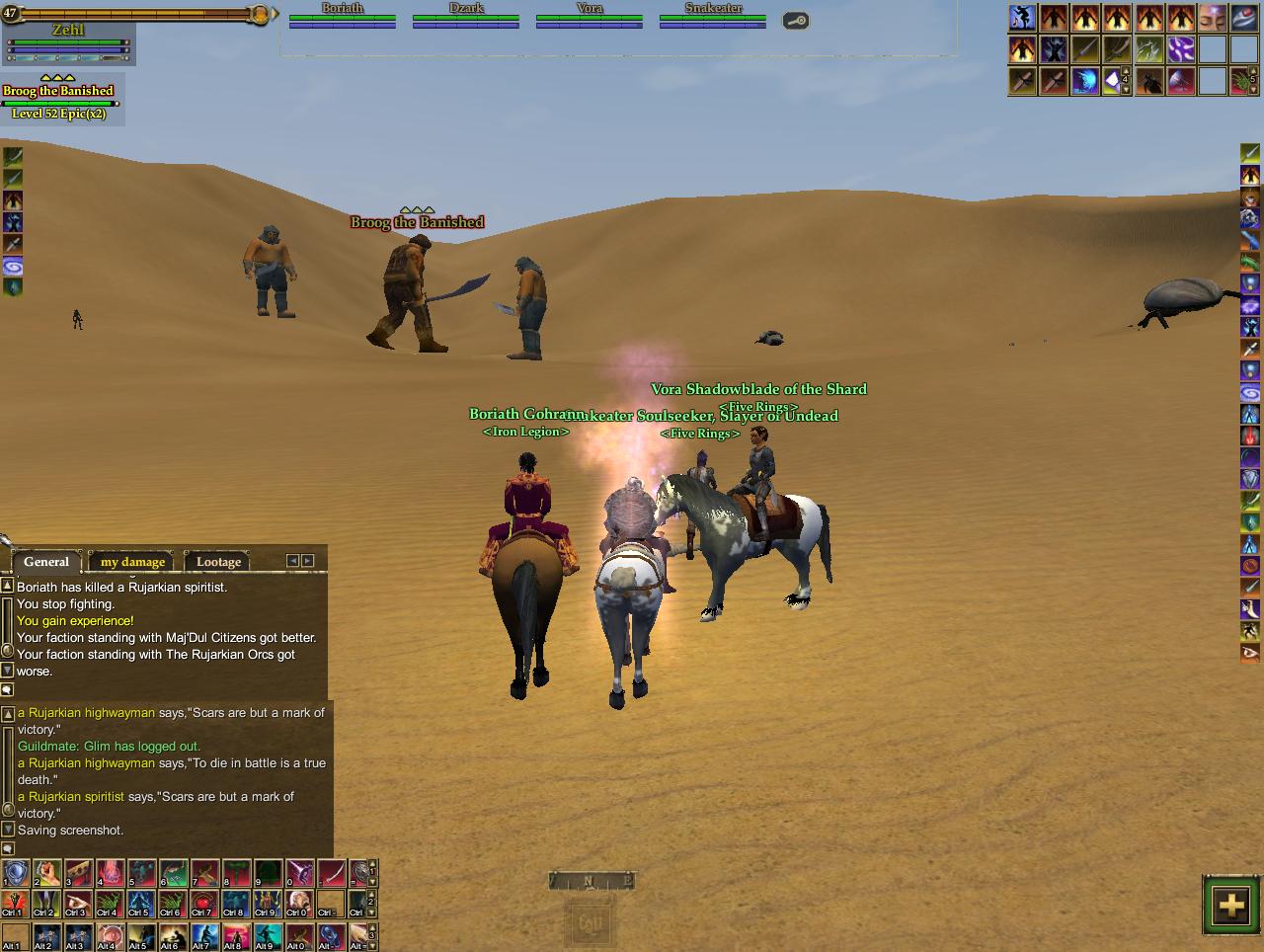Use the closed-eyes face ability icon

[1212, 18]
